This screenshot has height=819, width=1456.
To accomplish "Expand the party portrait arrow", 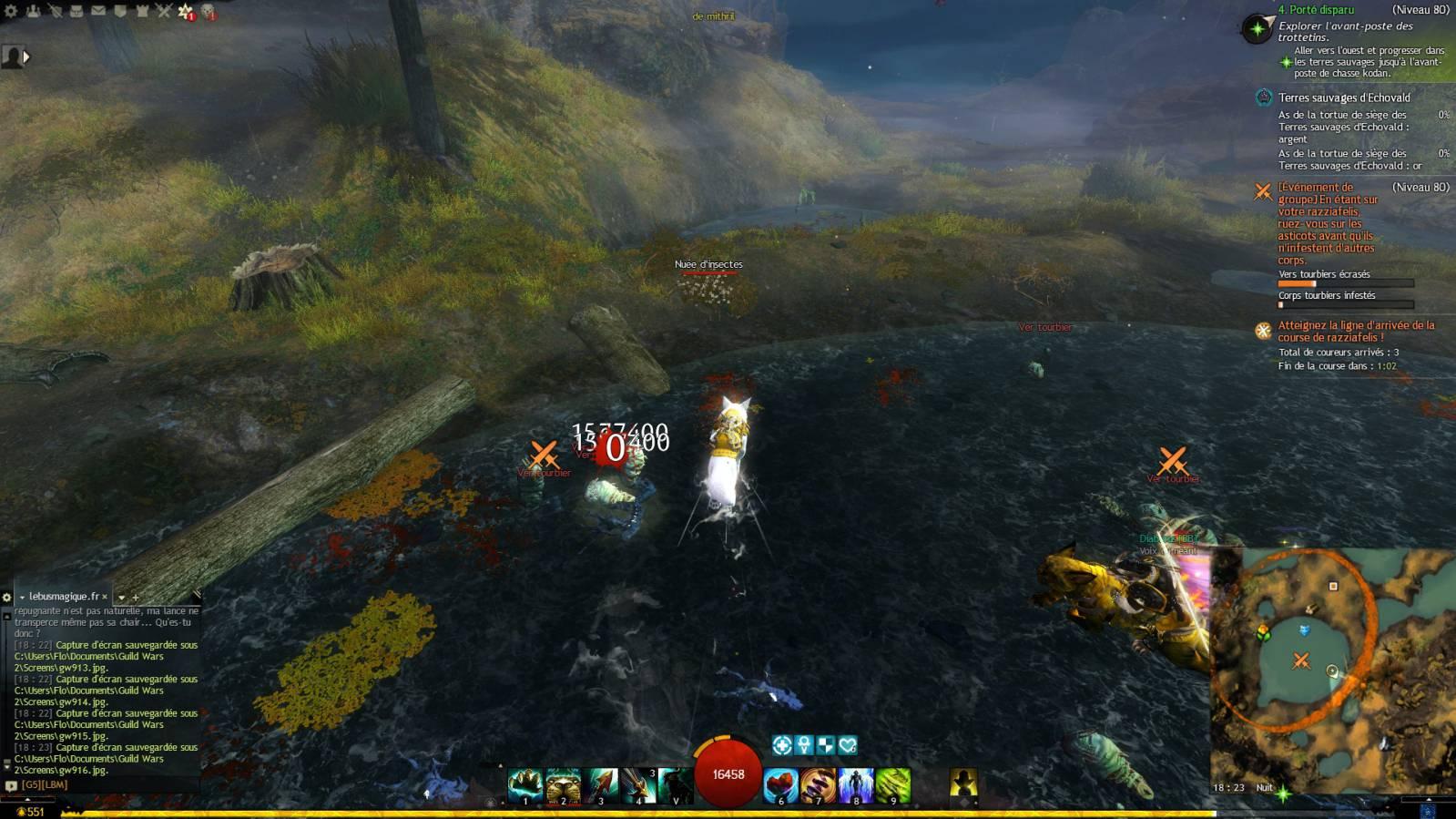I will coord(26,57).
